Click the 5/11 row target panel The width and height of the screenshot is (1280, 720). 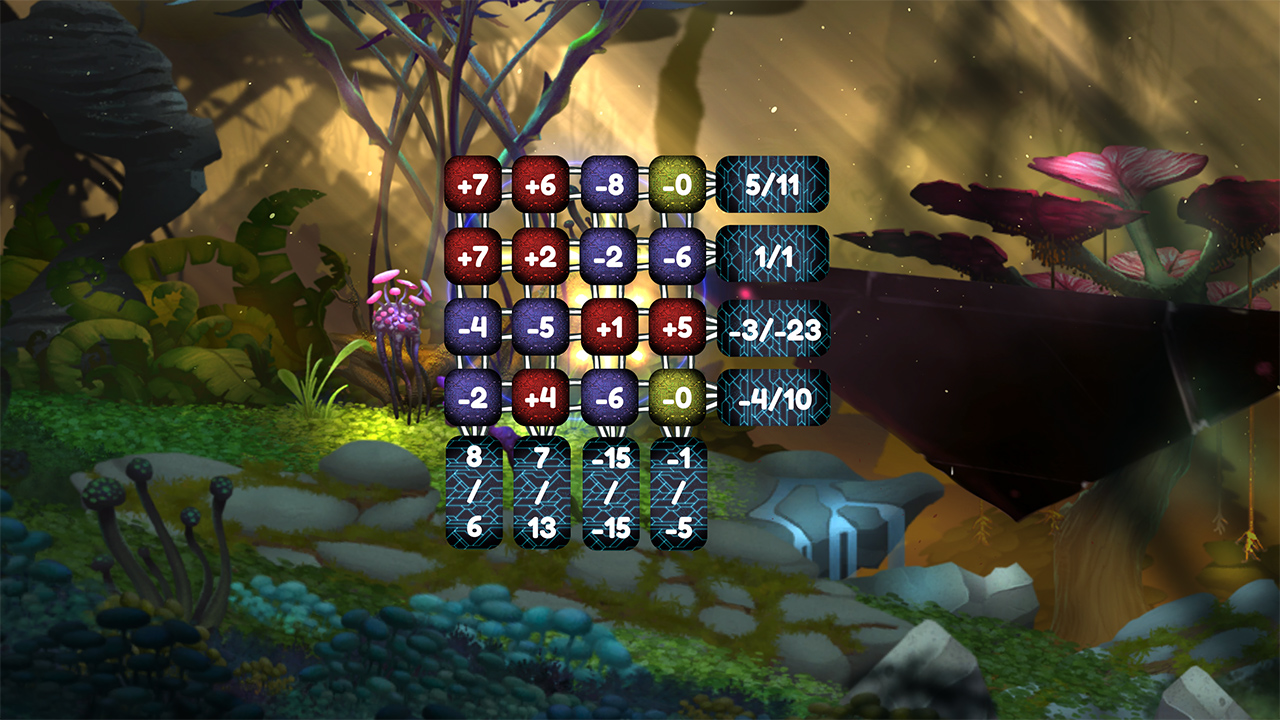pyautogui.click(x=772, y=183)
